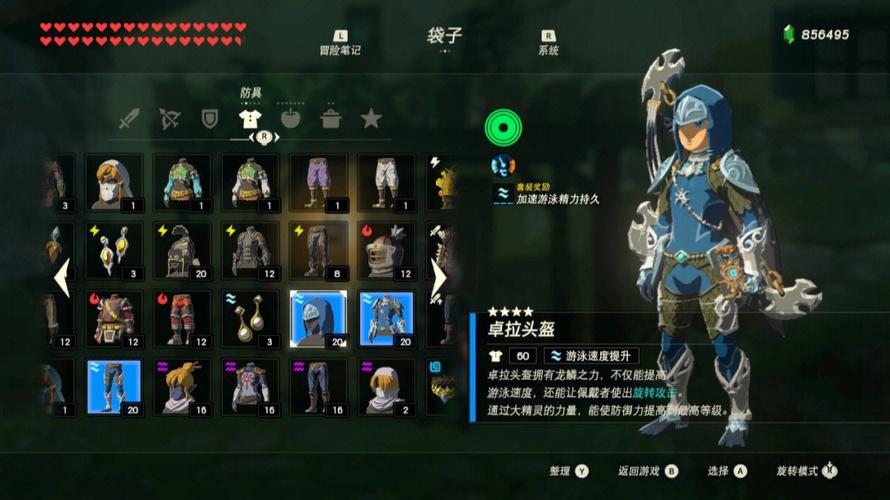Choose the Flamebreaker armor chest slot
The image size is (890, 500).
point(113,318)
